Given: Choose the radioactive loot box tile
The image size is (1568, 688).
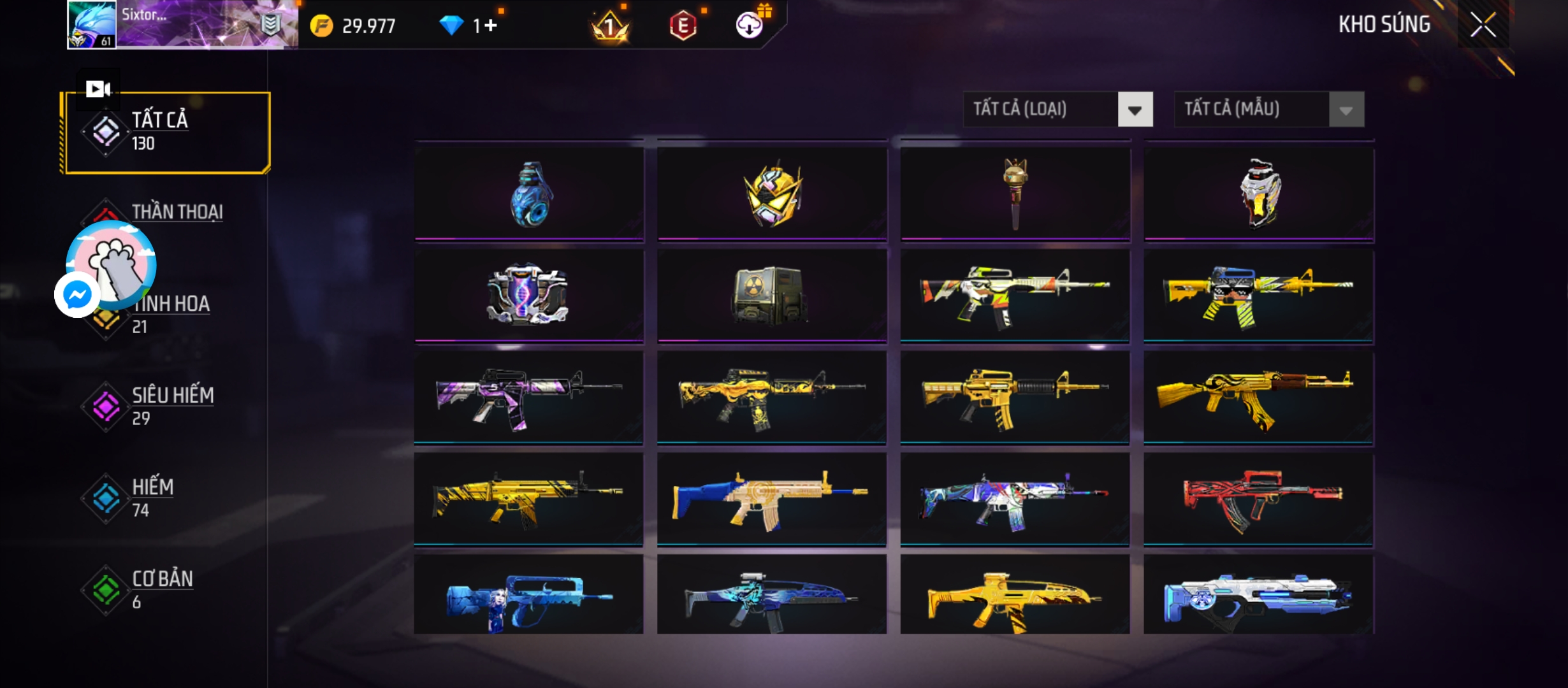Looking at the screenshot, I should tap(772, 296).
